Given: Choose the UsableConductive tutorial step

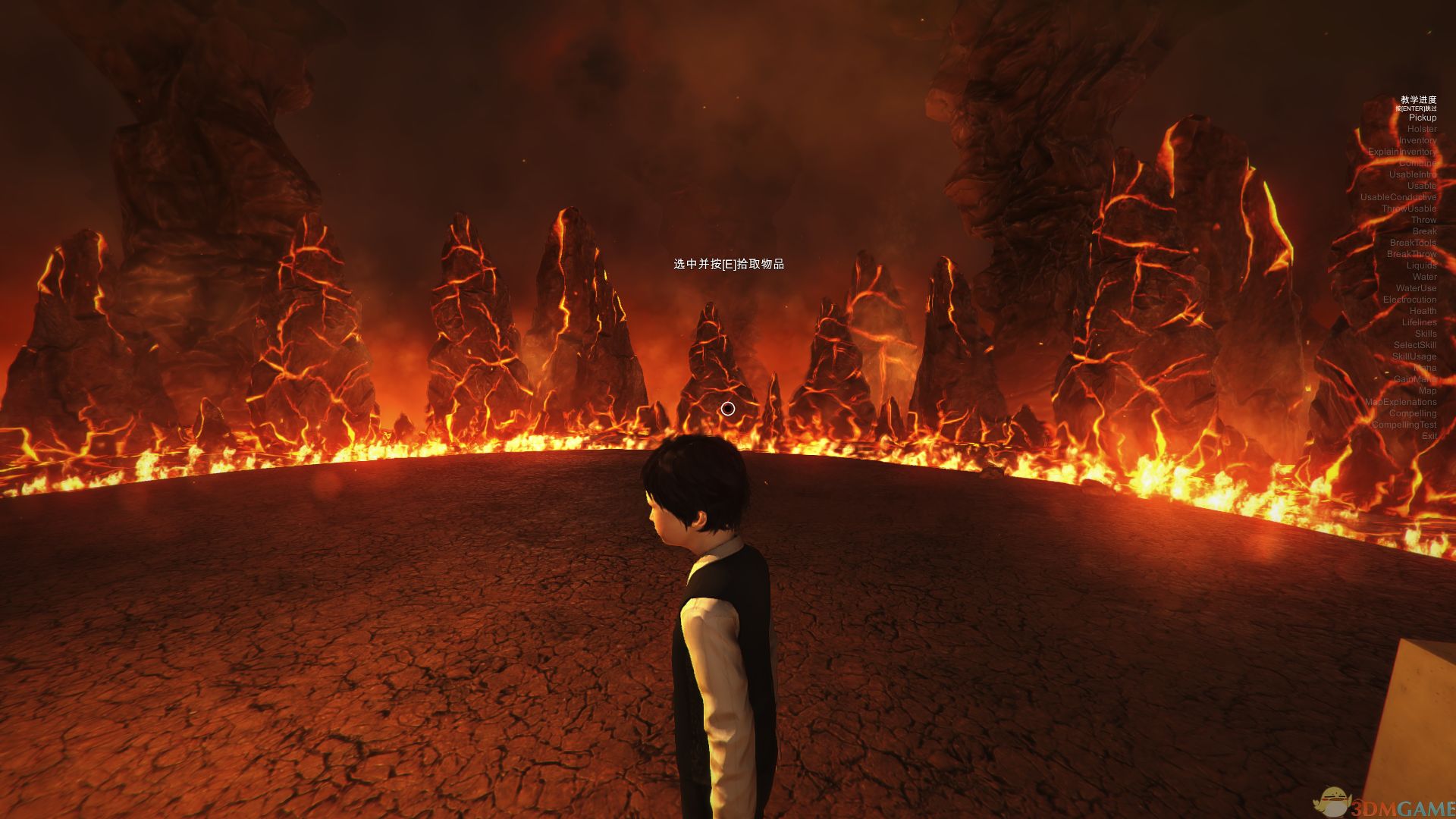Looking at the screenshot, I should tap(1398, 197).
